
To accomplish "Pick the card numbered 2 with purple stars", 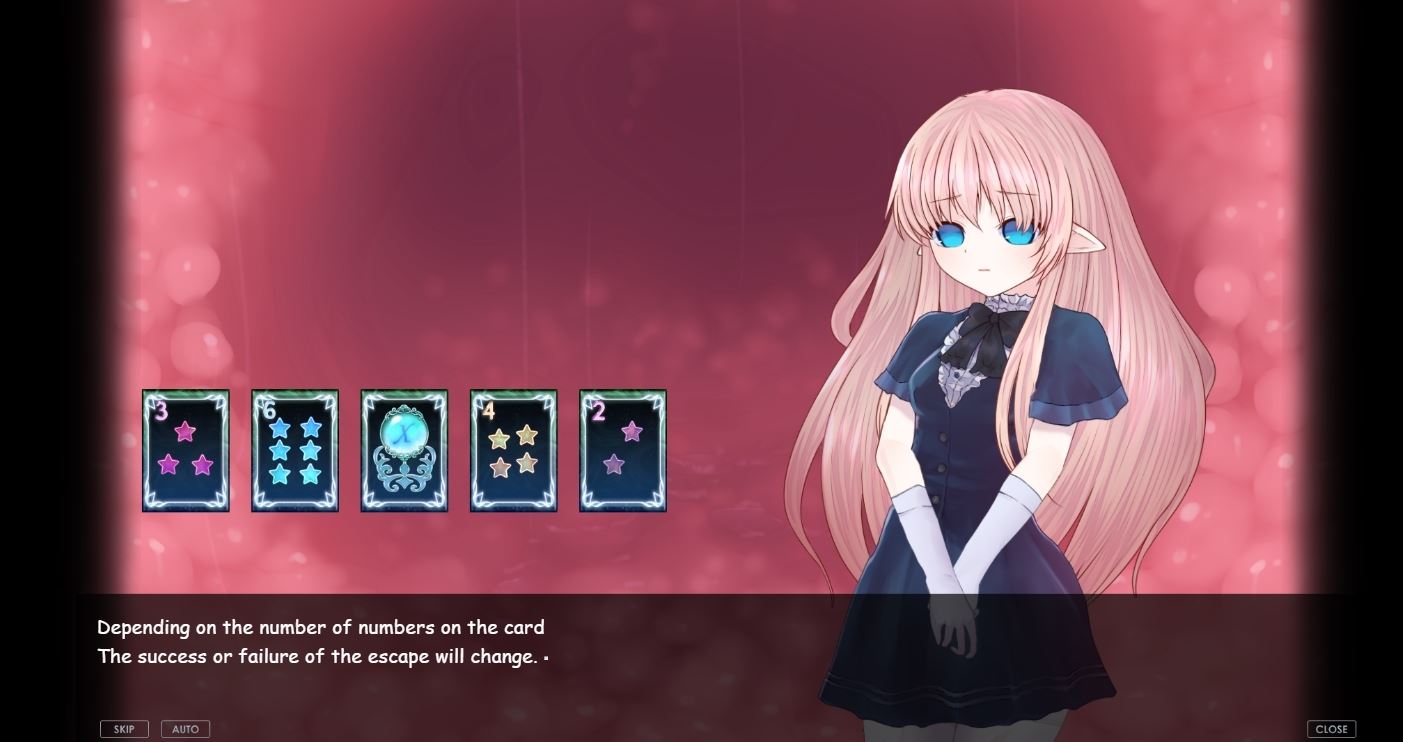I will pyautogui.click(x=622, y=450).
